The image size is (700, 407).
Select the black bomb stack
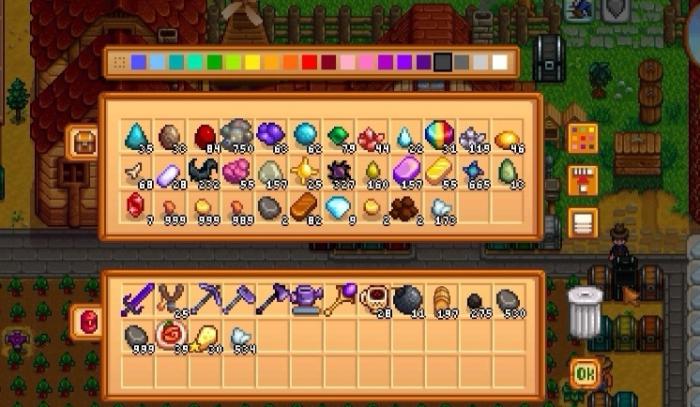(x=407, y=298)
